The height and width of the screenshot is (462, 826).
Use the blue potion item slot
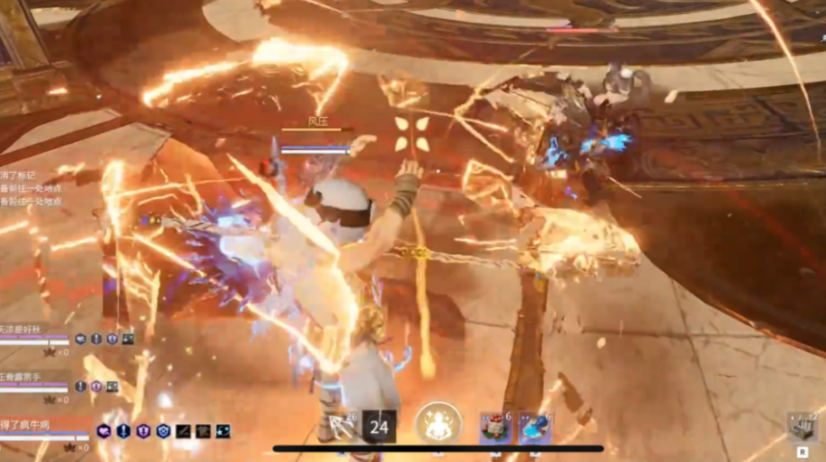pos(534,427)
